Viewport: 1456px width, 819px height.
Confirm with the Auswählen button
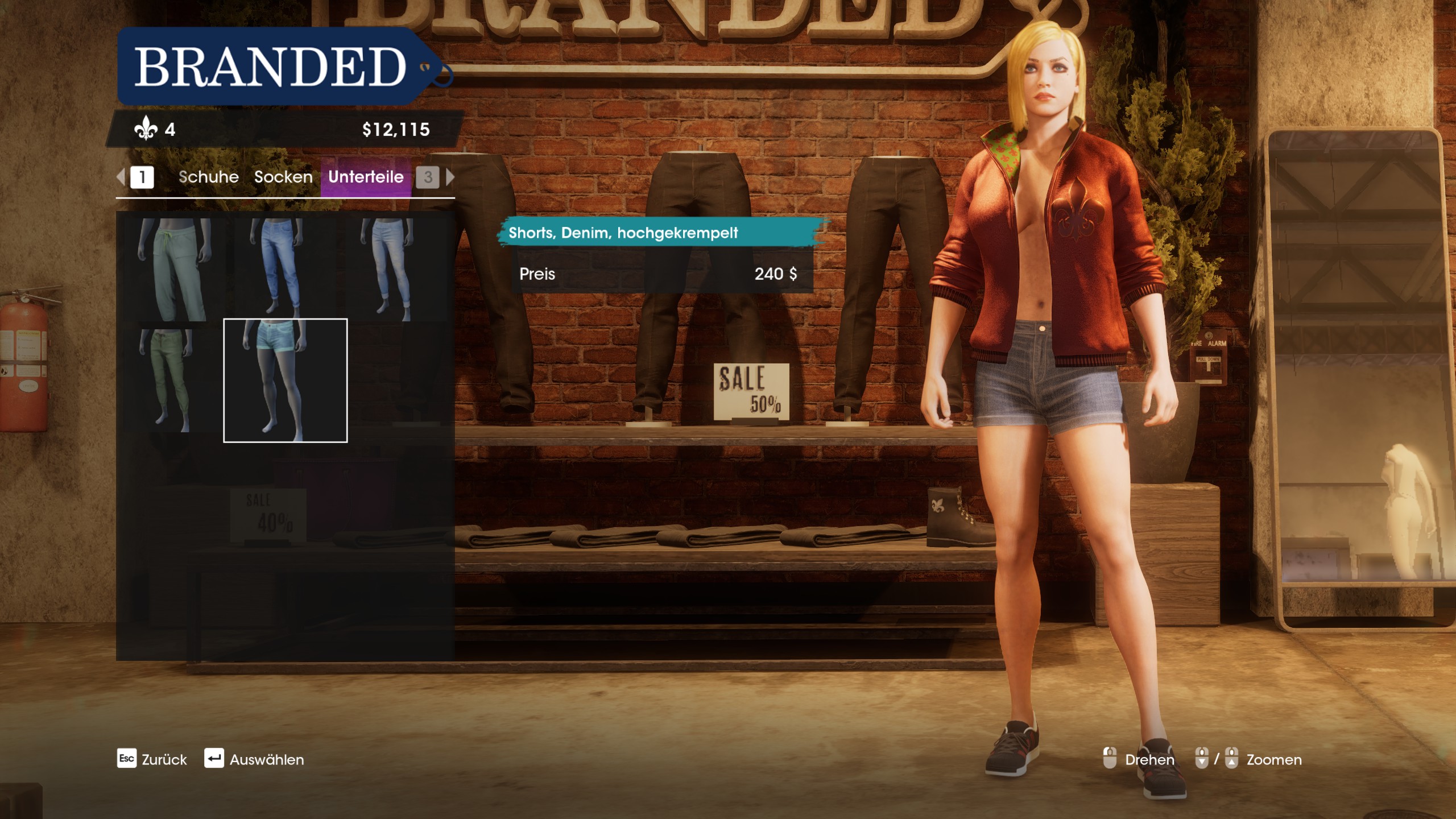(x=254, y=759)
